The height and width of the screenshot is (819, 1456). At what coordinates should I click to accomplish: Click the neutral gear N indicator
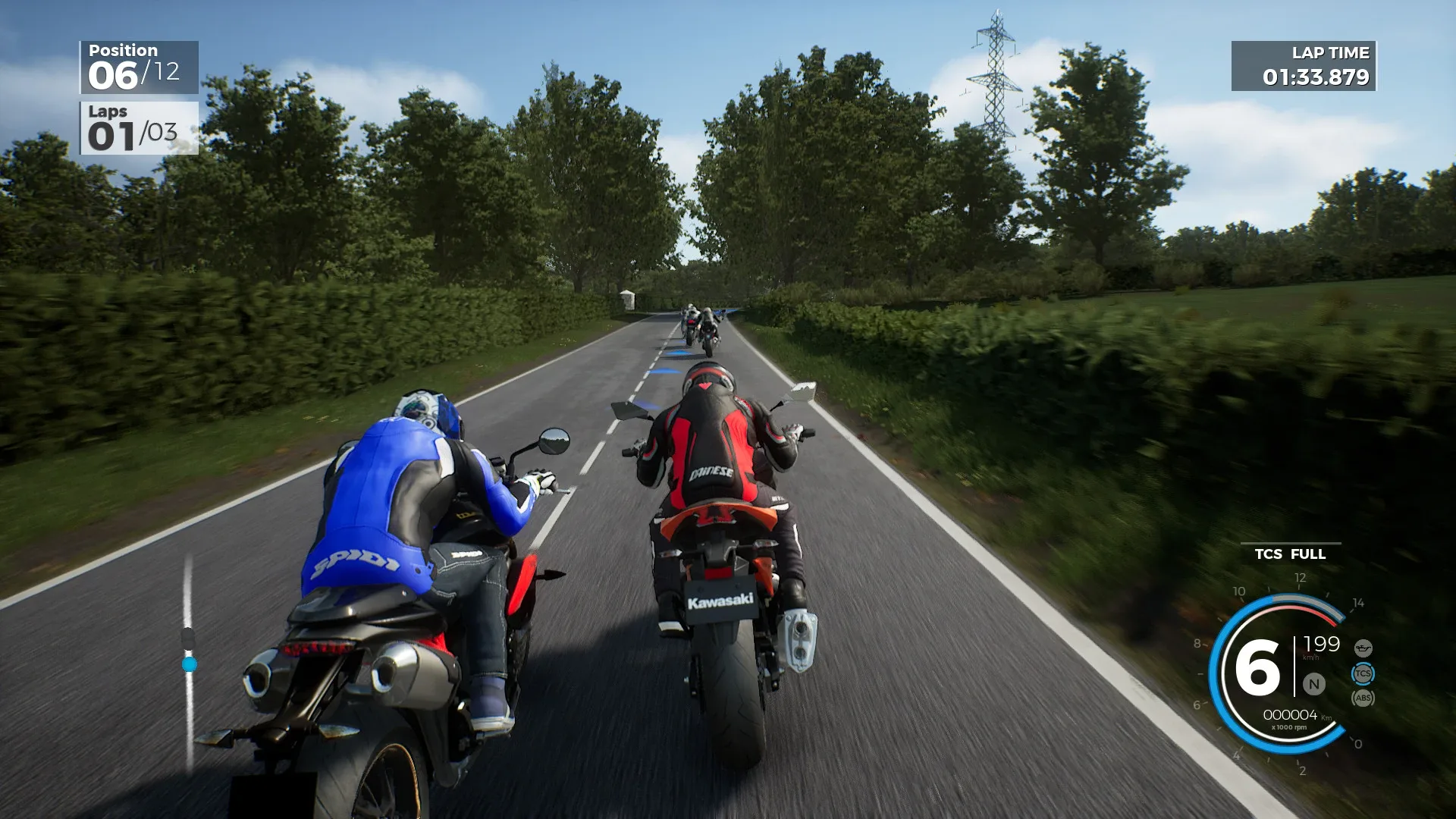(1314, 684)
